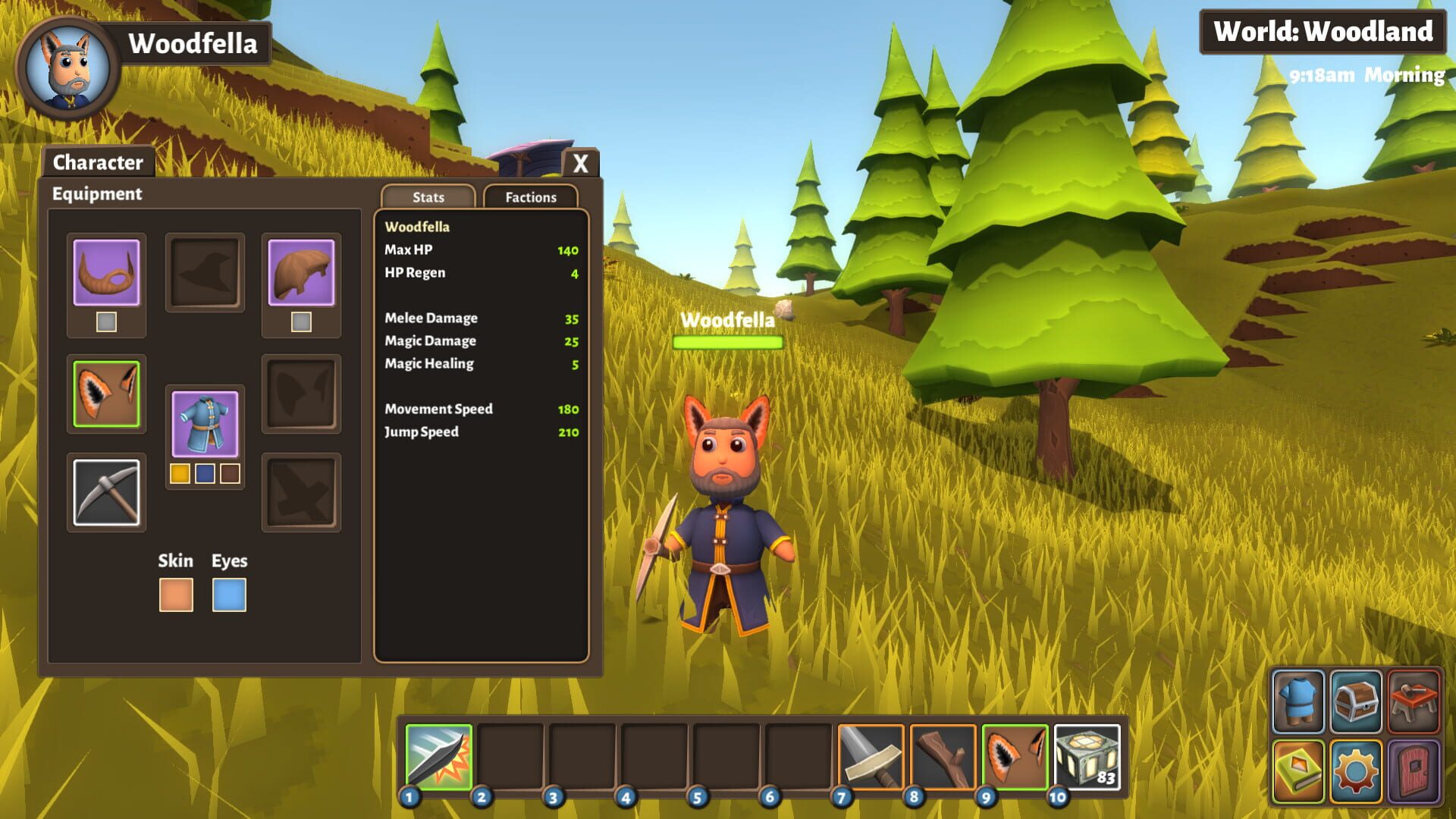The height and width of the screenshot is (819, 1456).
Task: Click Woodfella's portrait at top left
Action: click(67, 61)
